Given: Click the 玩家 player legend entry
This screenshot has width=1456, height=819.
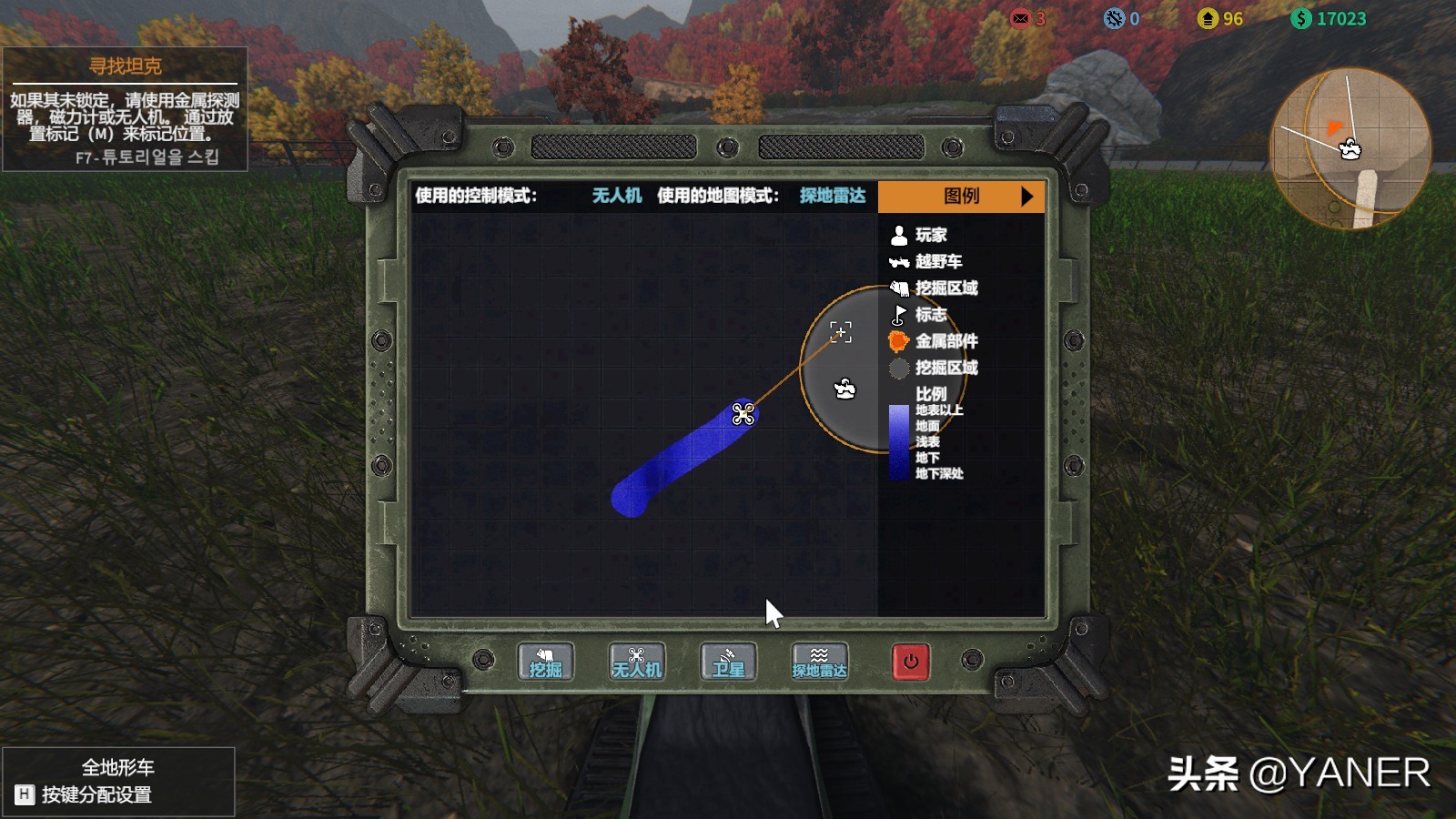Looking at the screenshot, I should click(919, 236).
